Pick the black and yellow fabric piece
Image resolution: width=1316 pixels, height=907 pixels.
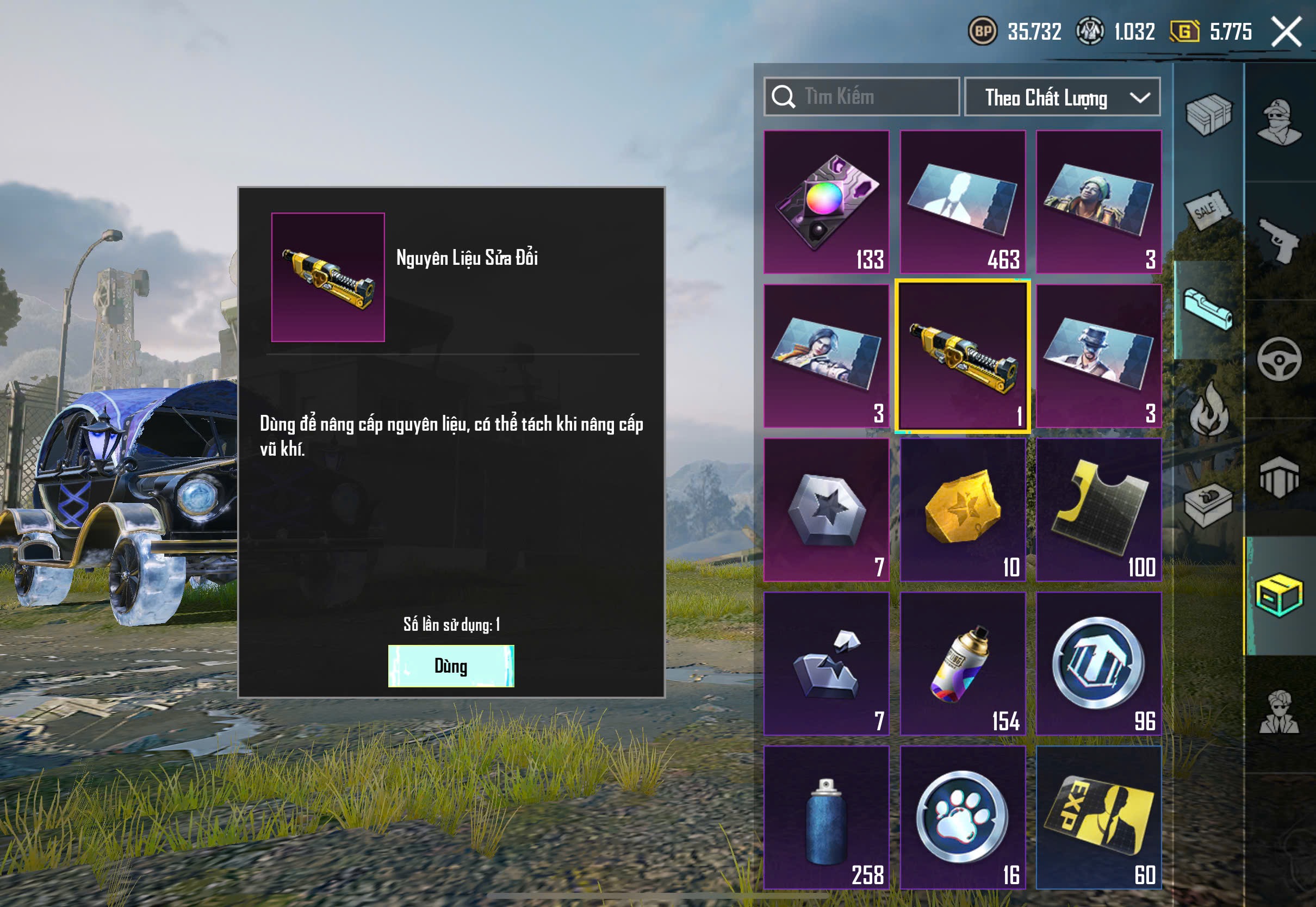coord(1098,510)
